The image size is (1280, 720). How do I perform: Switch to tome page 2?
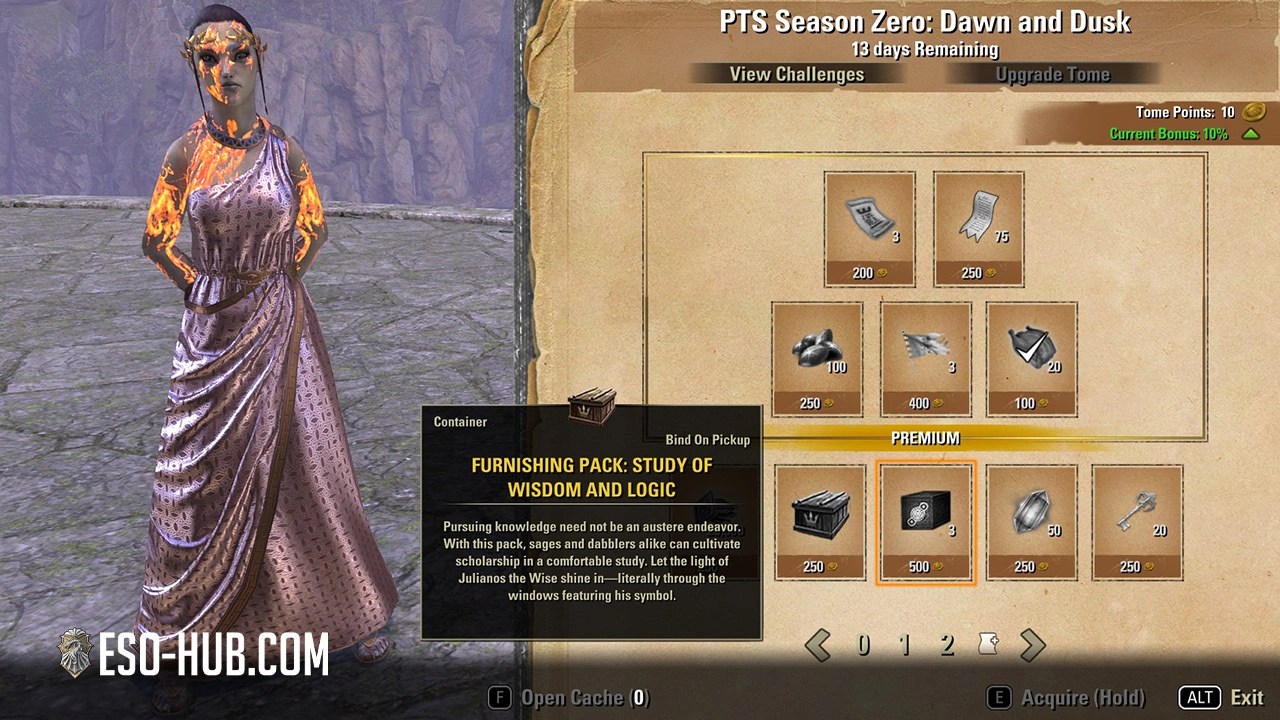[947, 645]
